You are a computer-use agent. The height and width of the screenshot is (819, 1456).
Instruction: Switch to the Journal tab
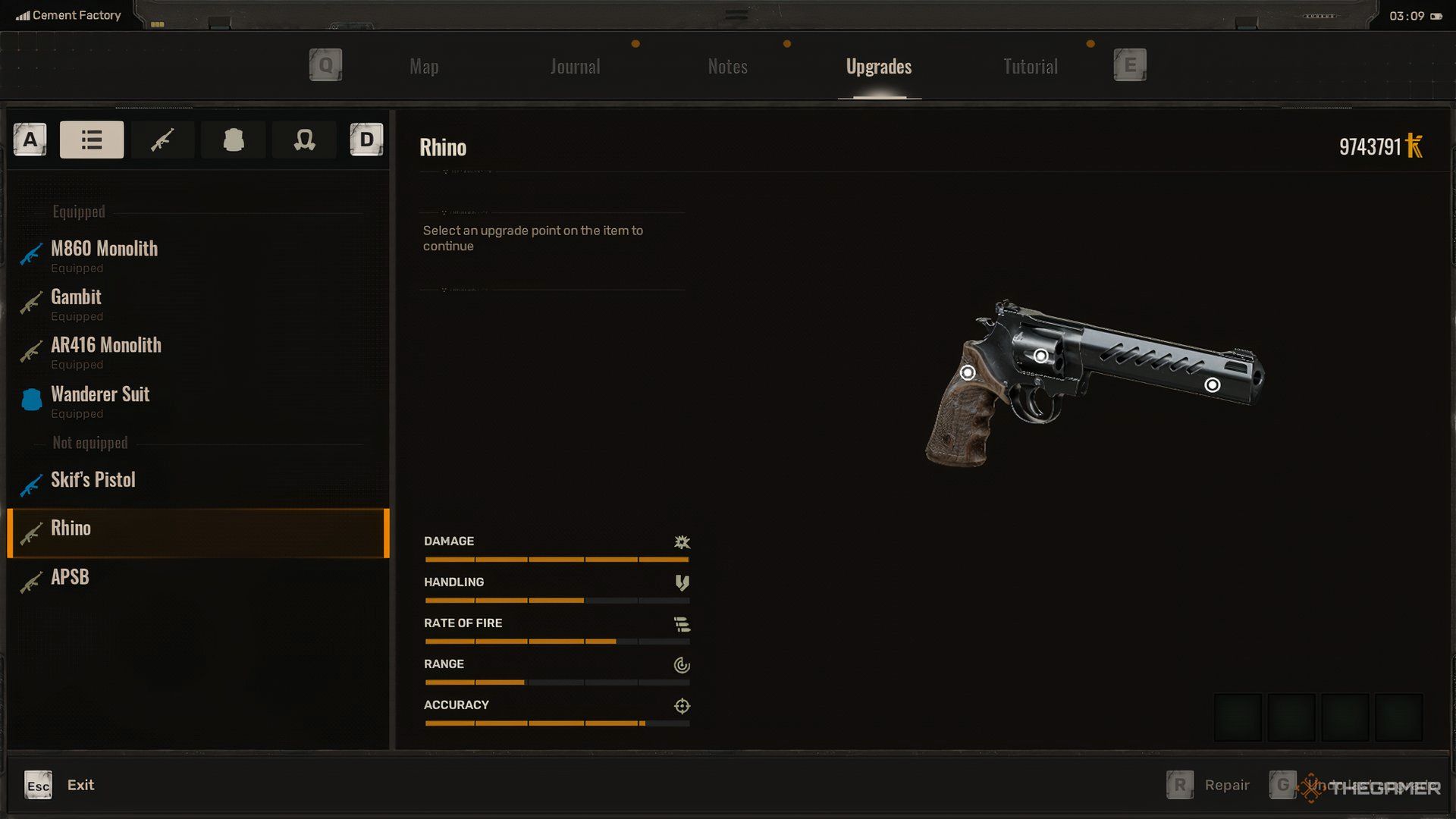(575, 67)
